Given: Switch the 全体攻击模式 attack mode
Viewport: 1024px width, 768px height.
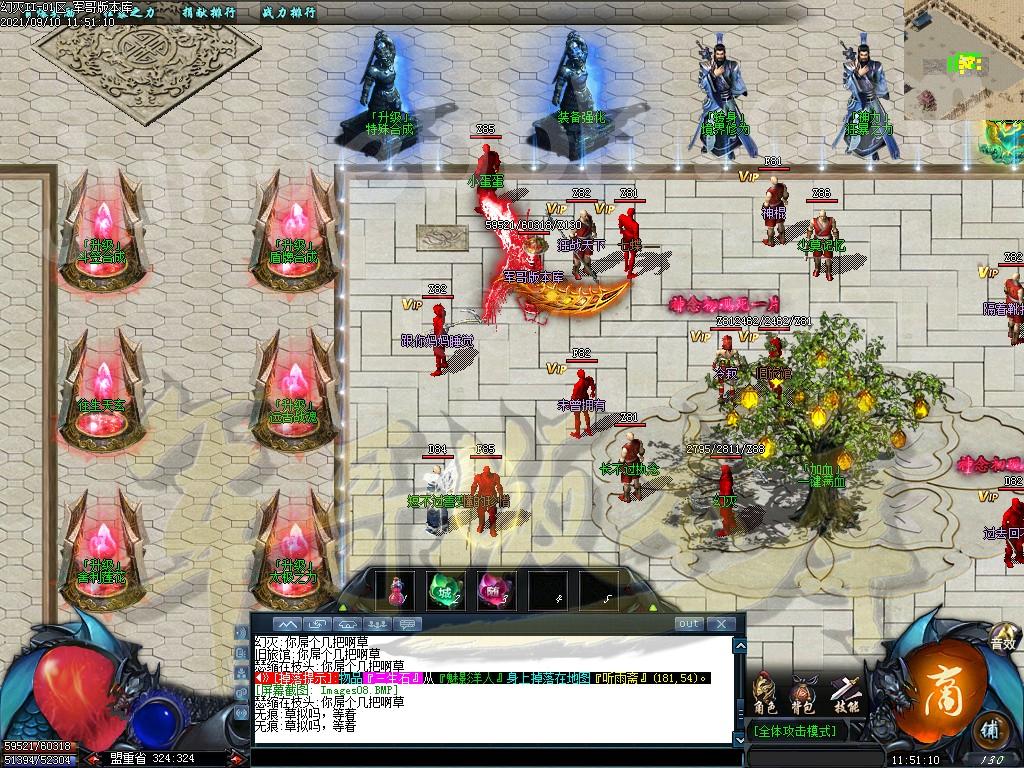Looking at the screenshot, I should click(x=796, y=731).
